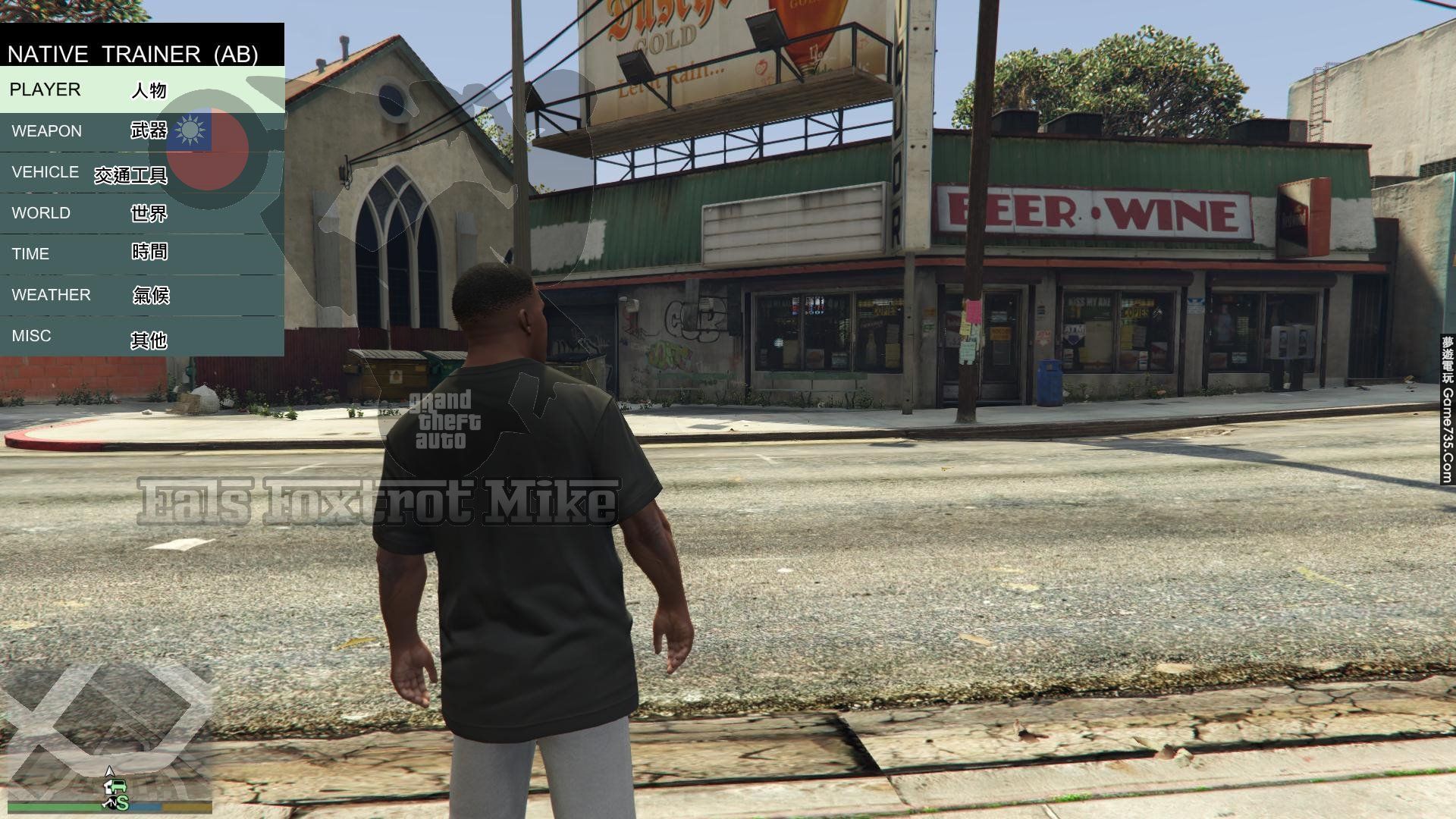Choose the MISC menu entry
The height and width of the screenshot is (819, 1456).
[142, 336]
